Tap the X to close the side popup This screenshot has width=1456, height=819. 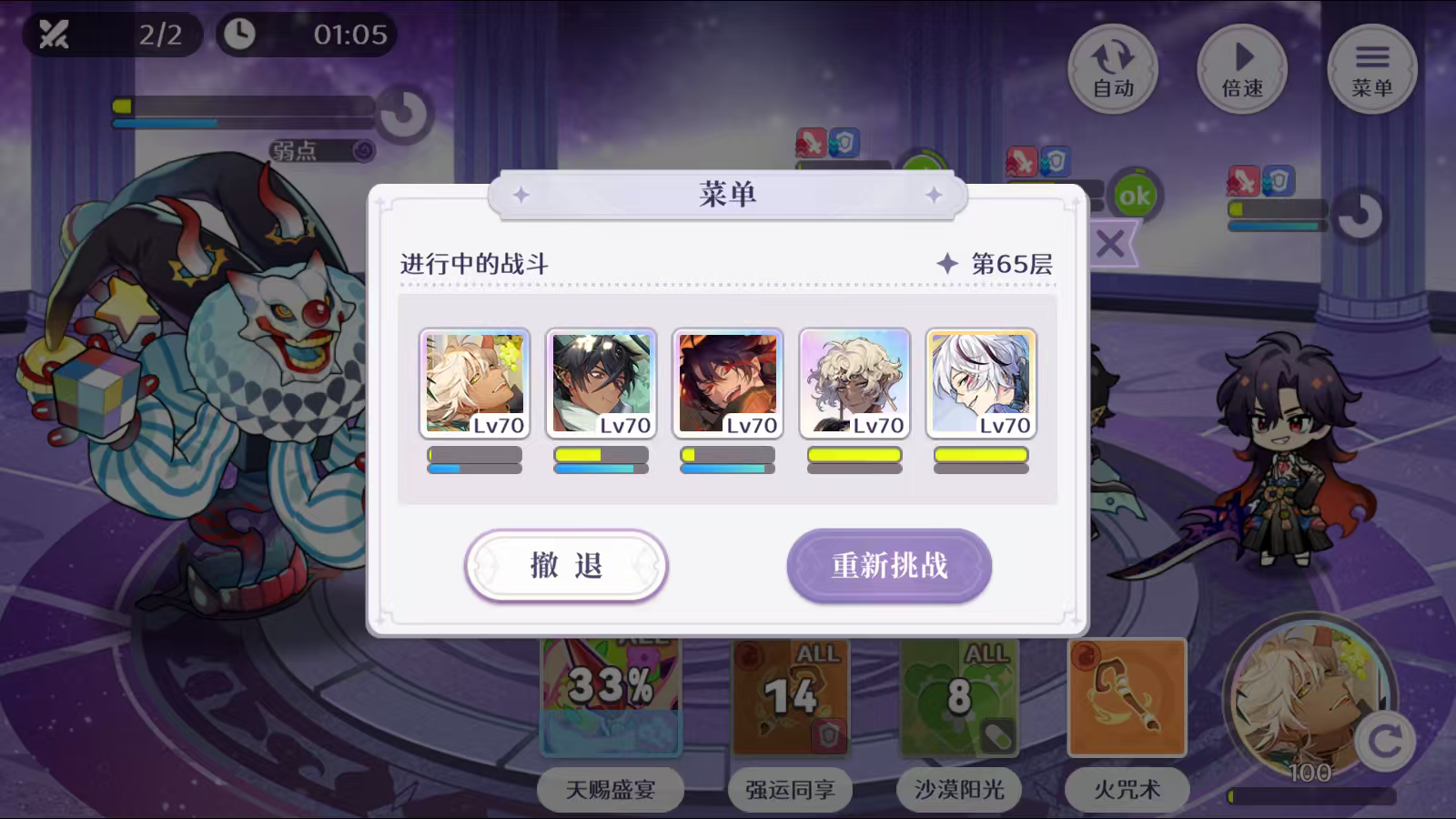[x=1111, y=242]
